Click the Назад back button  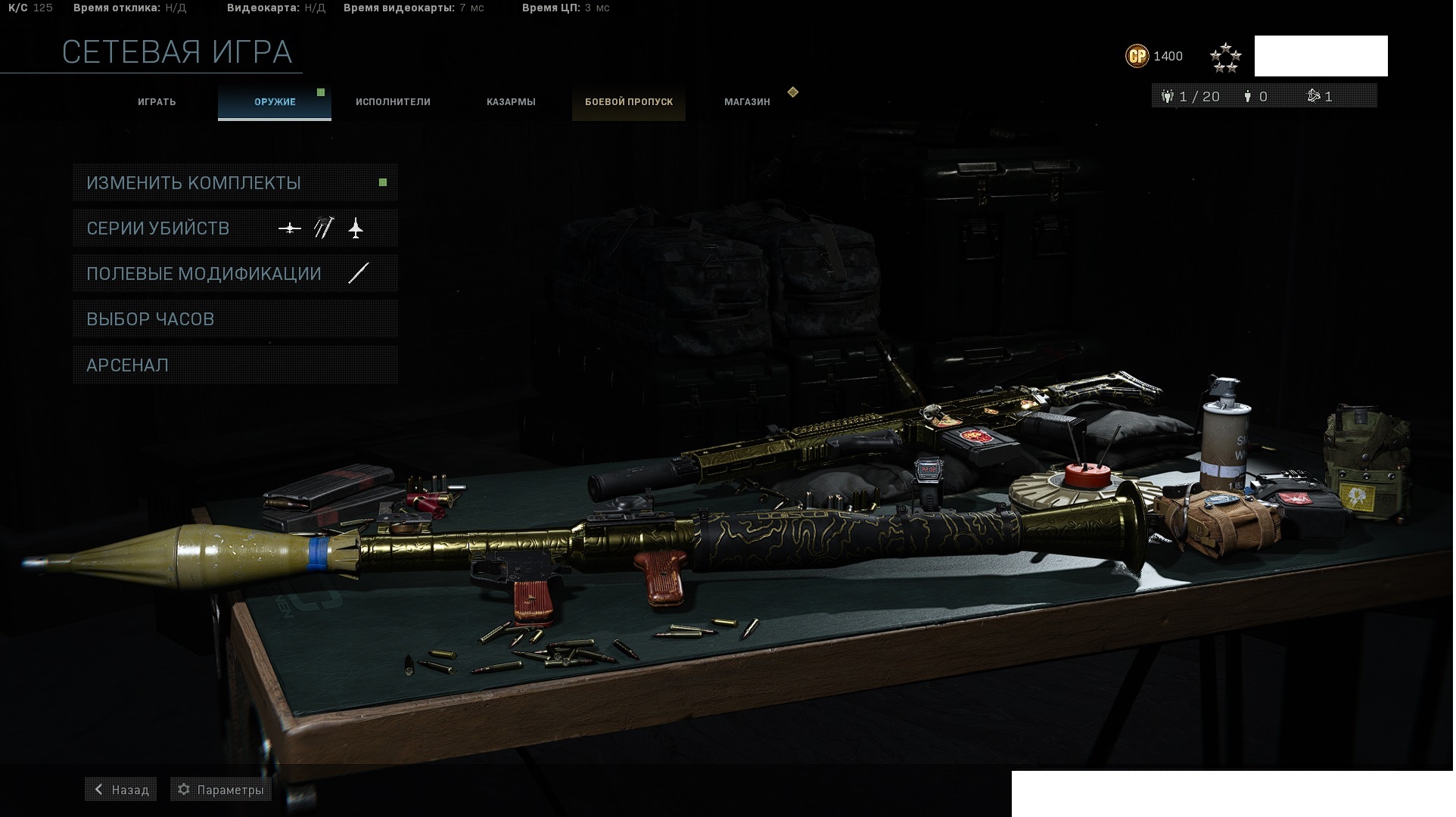click(x=121, y=790)
